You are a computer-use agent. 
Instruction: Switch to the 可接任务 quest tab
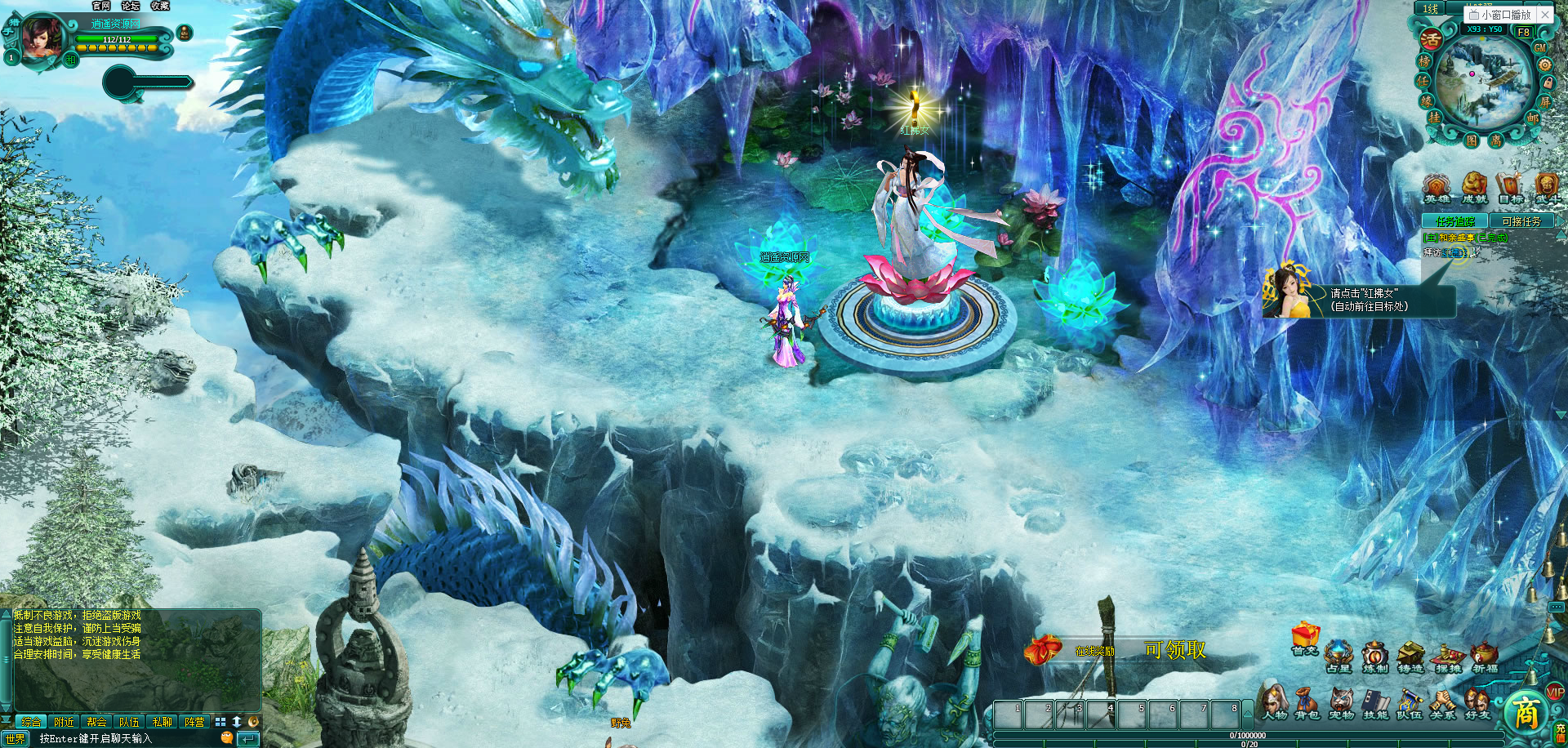(x=1521, y=220)
